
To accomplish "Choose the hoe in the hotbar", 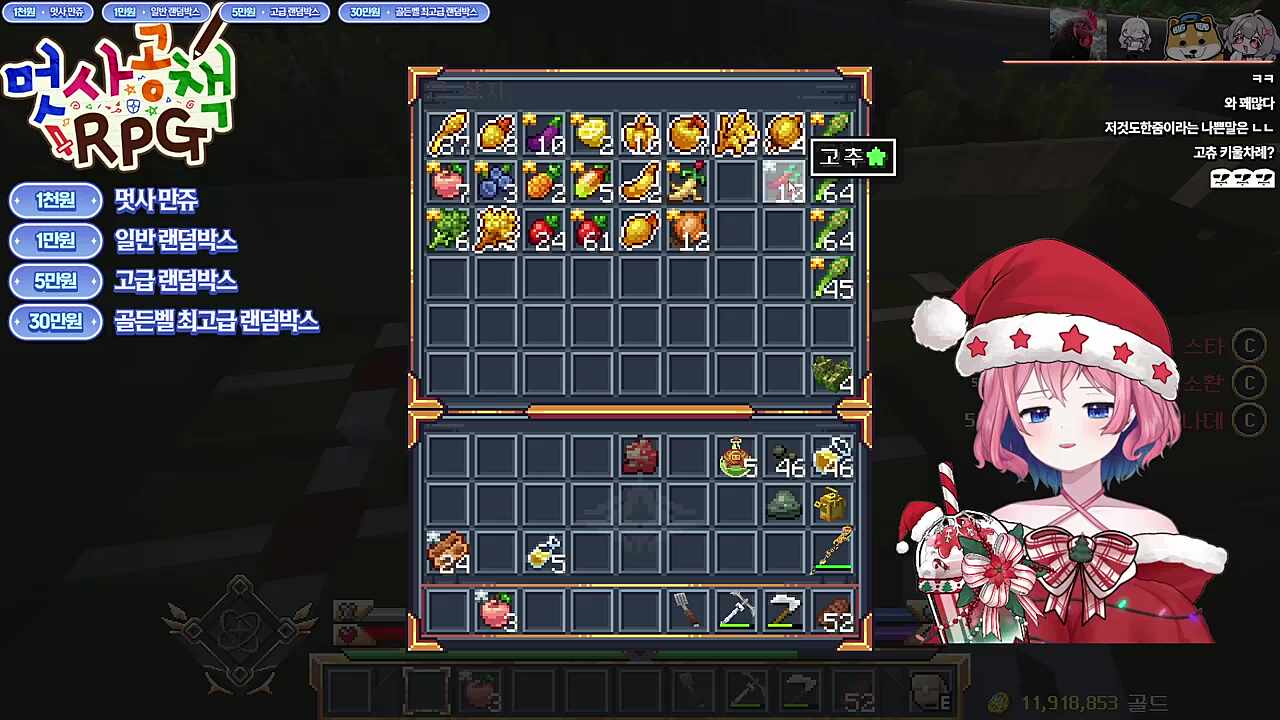I will [x=784, y=611].
